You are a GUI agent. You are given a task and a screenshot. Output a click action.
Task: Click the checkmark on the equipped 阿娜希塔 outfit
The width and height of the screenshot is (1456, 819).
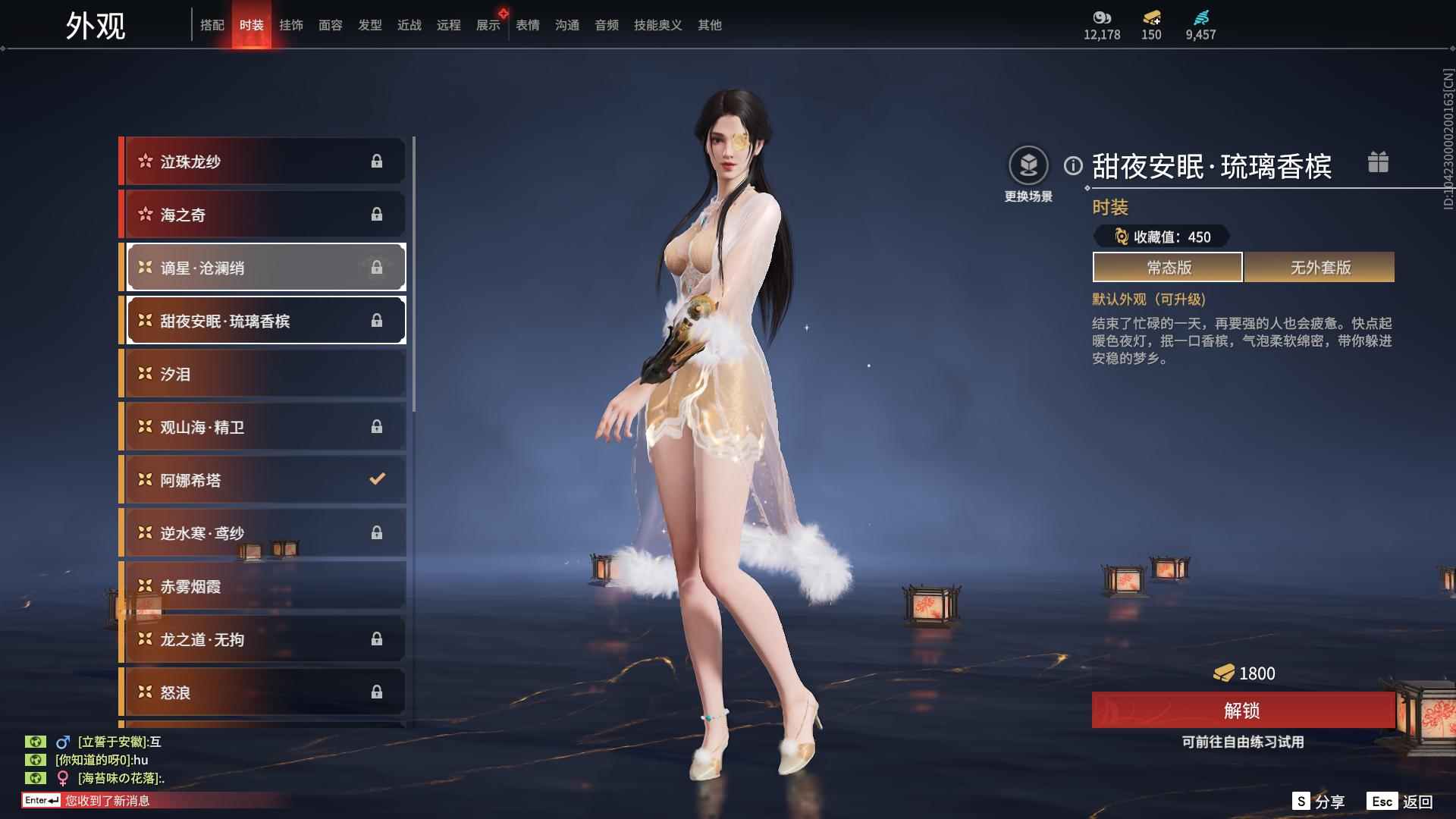click(377, 479)
